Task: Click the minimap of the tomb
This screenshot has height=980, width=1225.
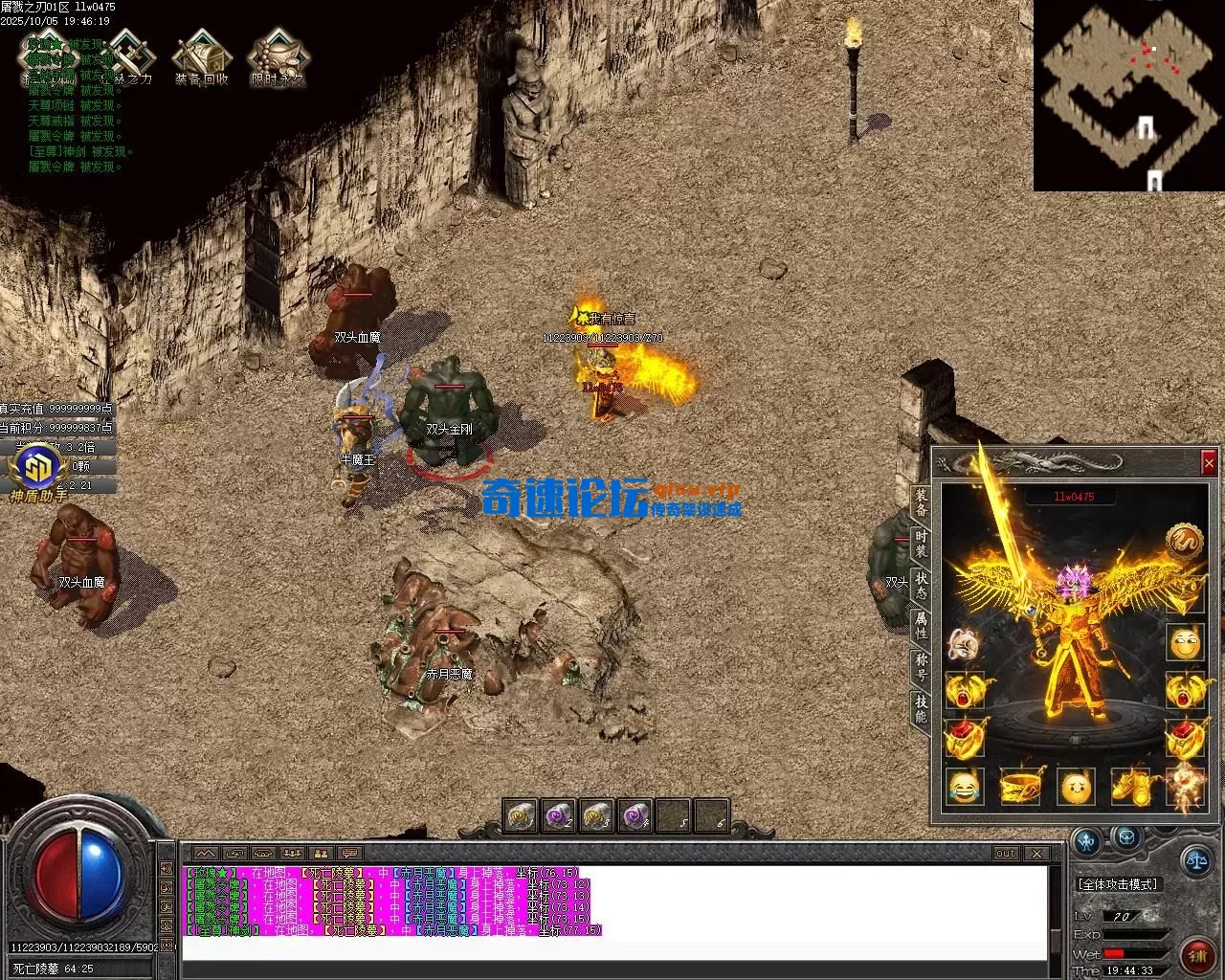Action: pyautogui.click(x=1128, y=96)
